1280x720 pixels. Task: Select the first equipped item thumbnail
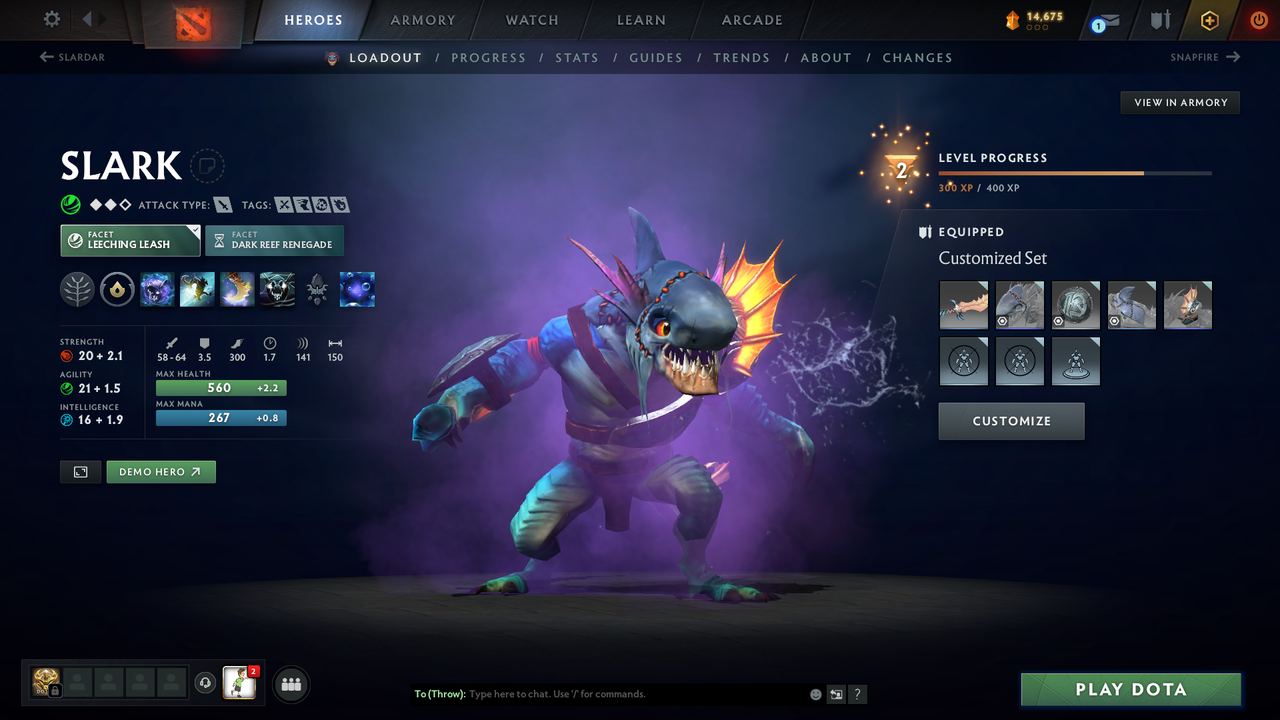pos(963,304)
